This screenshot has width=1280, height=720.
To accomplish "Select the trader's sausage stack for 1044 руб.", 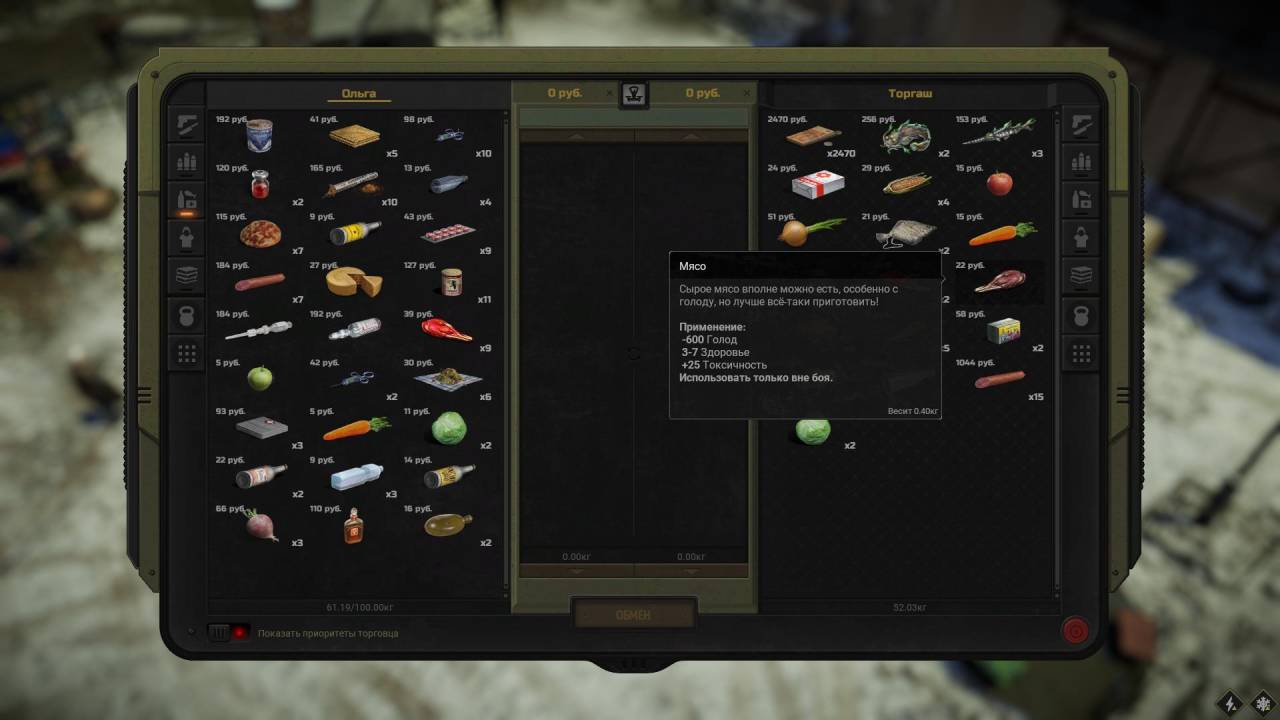I will coord(999,379).
